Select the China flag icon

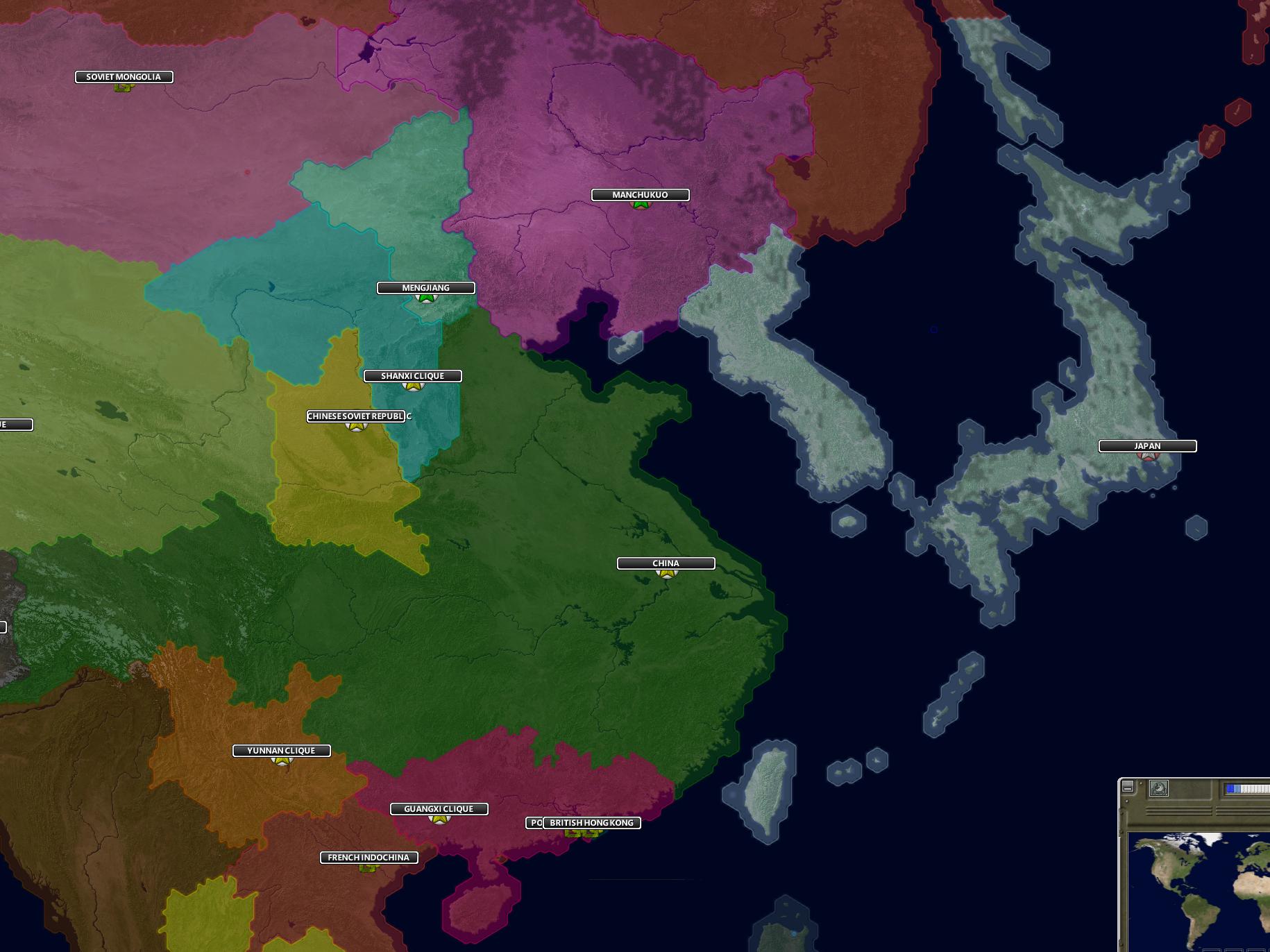pos(667,574)
